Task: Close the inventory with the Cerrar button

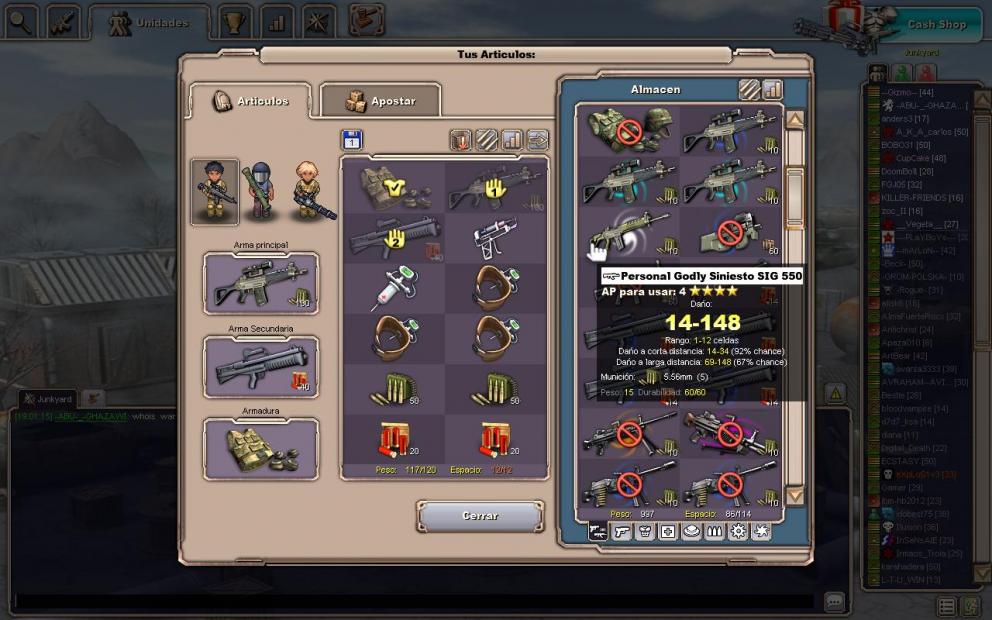Action: (480, 516)
